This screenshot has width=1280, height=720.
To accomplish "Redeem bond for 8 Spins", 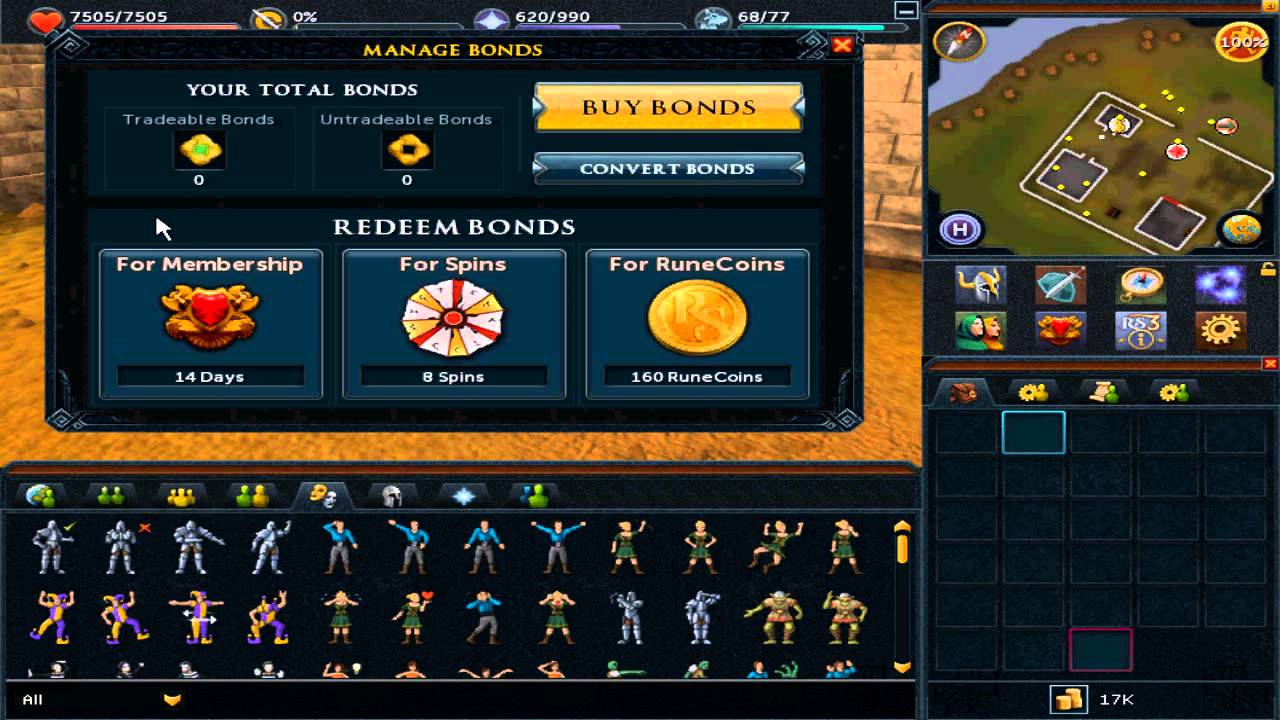I will 454,324.
